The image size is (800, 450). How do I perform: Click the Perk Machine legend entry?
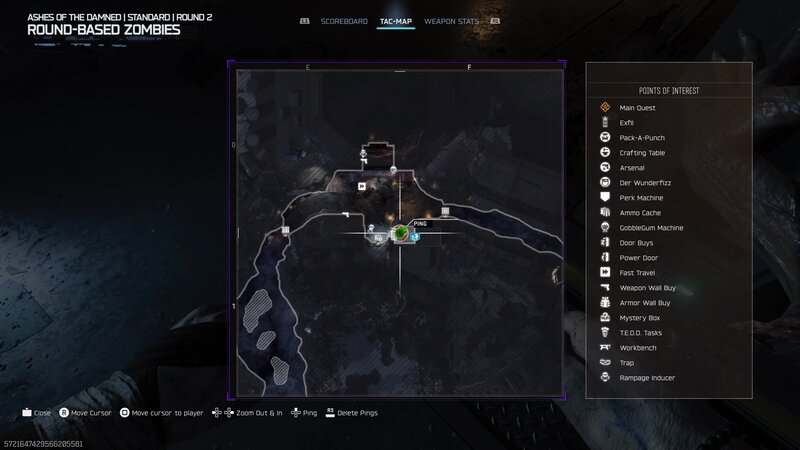click(x=641, y=198)
